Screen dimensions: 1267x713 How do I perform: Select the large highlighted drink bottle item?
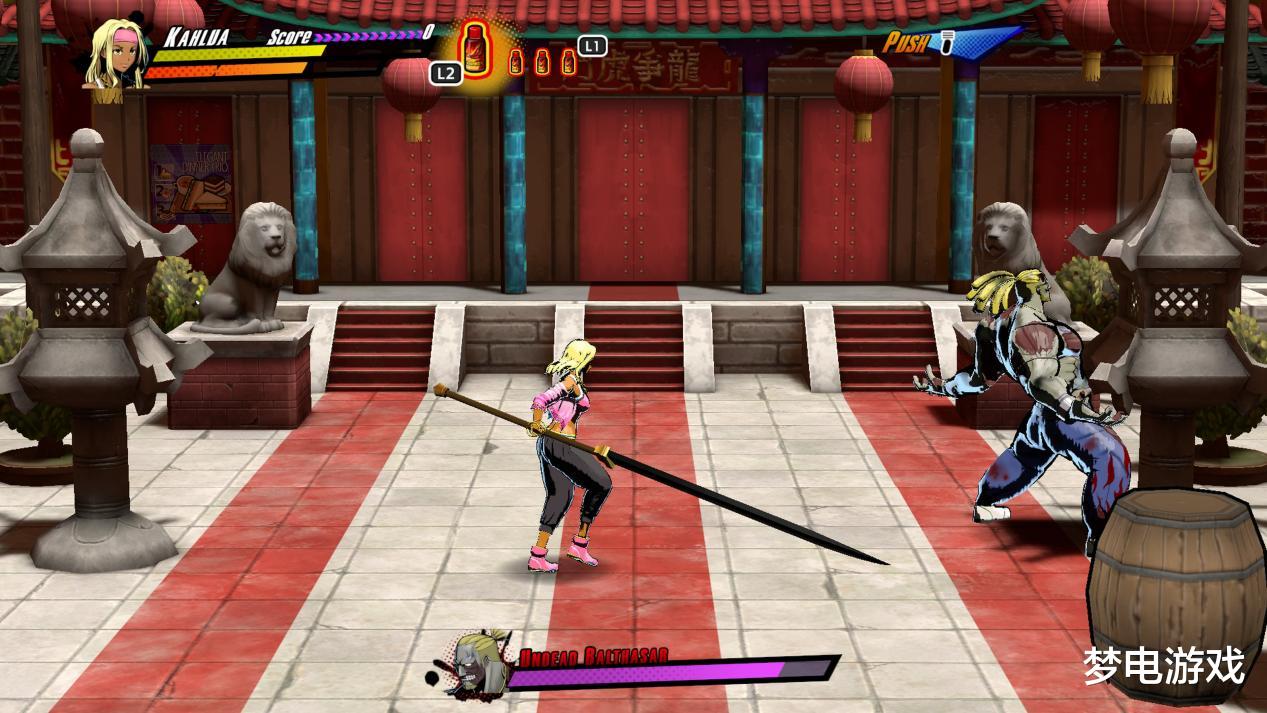(475, 49)
